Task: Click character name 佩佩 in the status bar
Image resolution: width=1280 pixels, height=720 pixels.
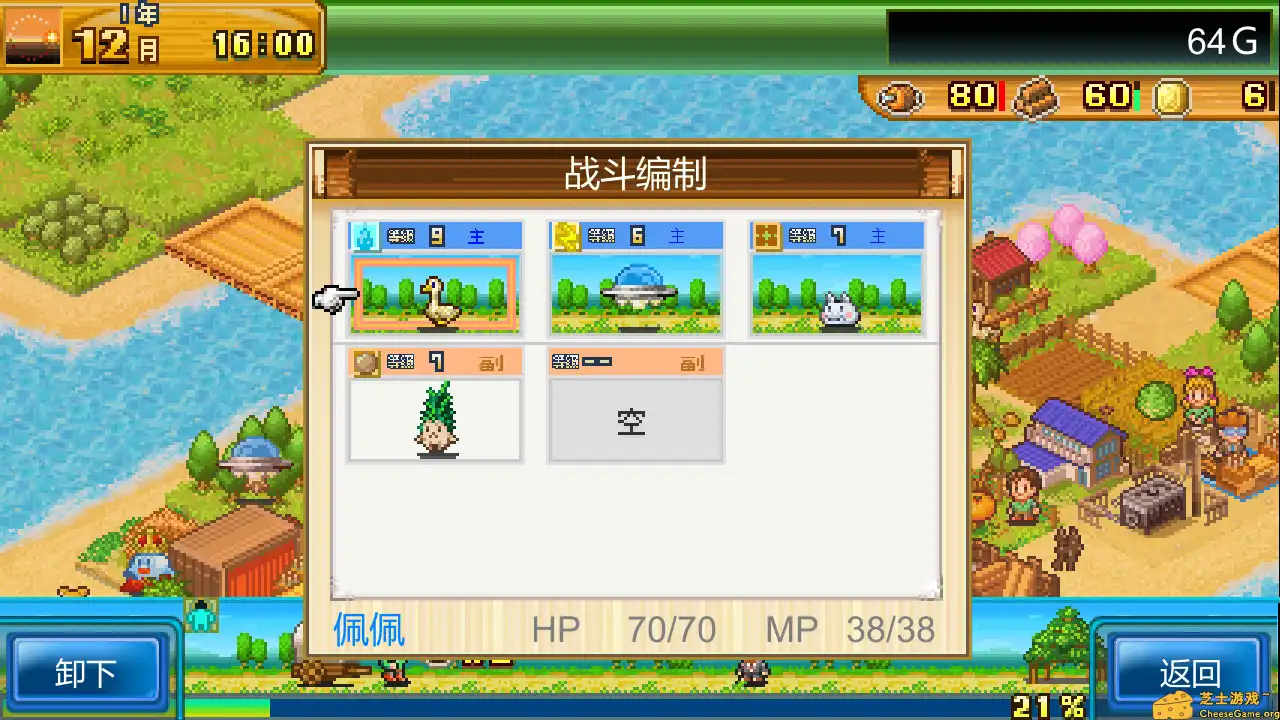Action: click(x=368, y=629)
